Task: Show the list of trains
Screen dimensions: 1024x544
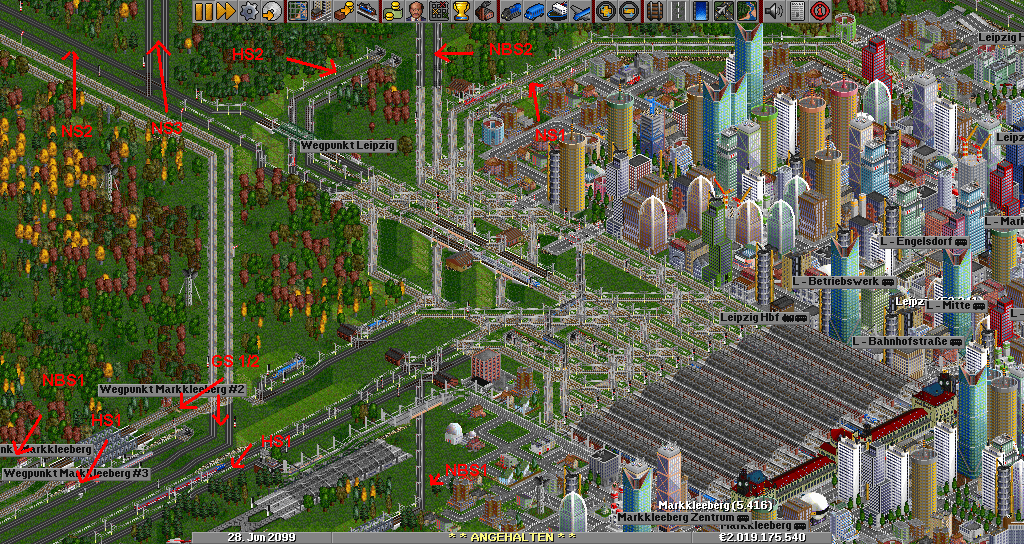Action: [x=511, y=11]
